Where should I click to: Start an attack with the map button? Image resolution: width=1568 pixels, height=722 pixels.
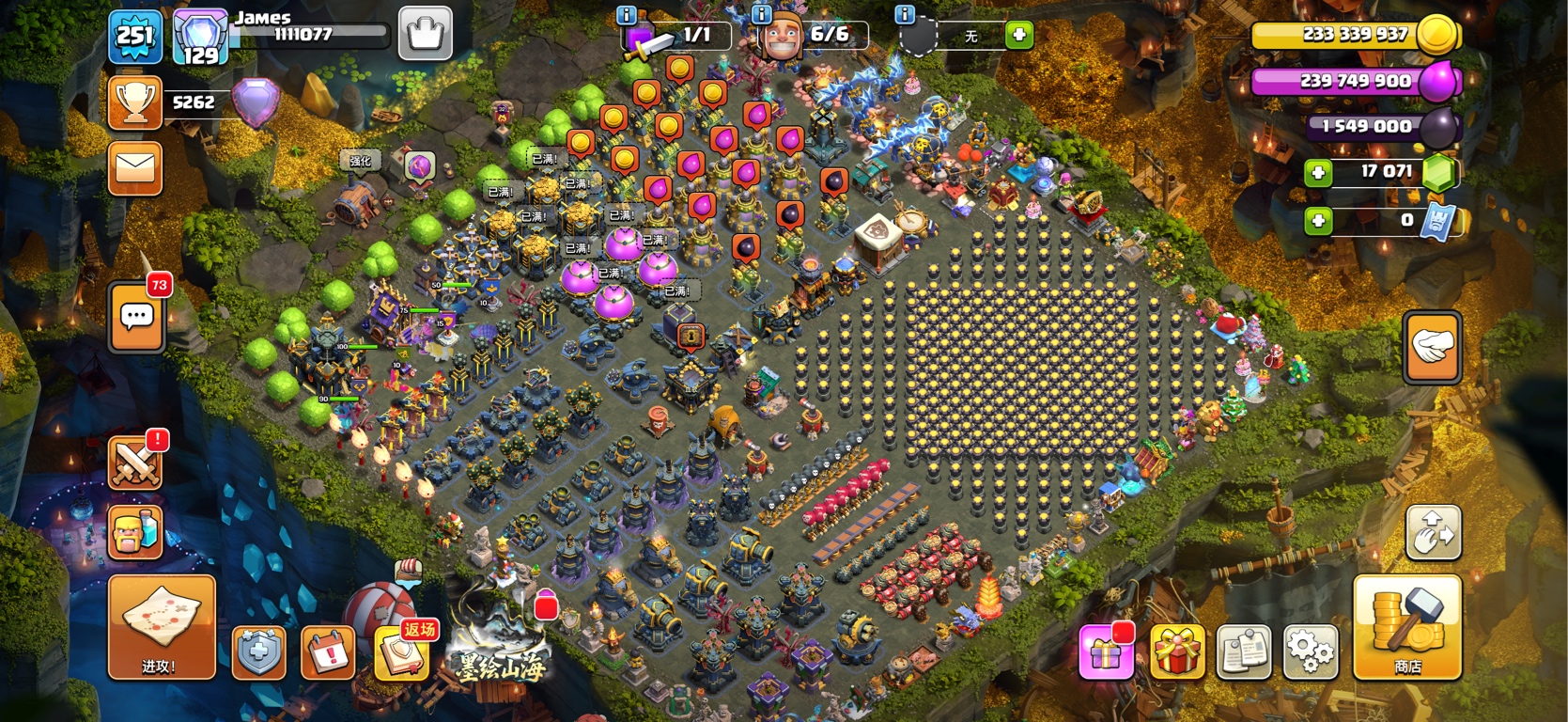pos(162,626)
